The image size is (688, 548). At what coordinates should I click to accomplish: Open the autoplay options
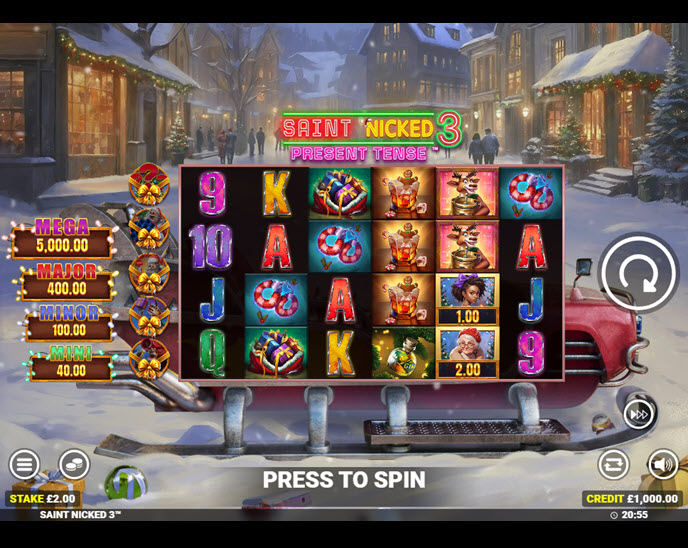[613, 464]
